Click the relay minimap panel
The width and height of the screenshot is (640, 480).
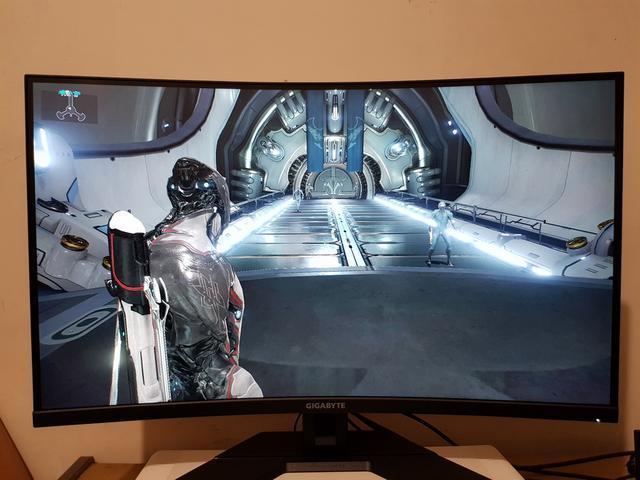point(70,105)
